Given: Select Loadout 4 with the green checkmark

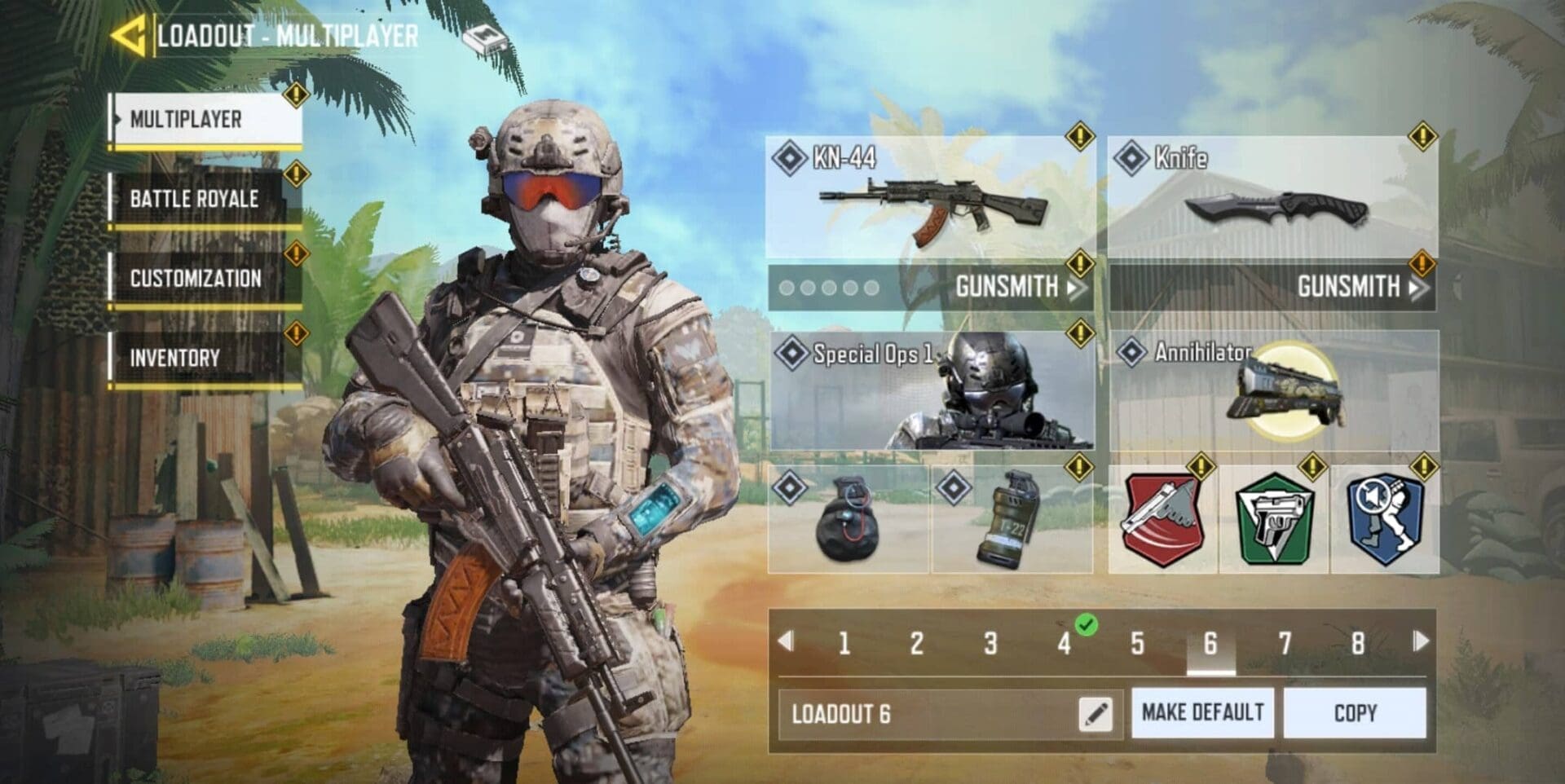Looking at the screenshot, I should 1065,643.
